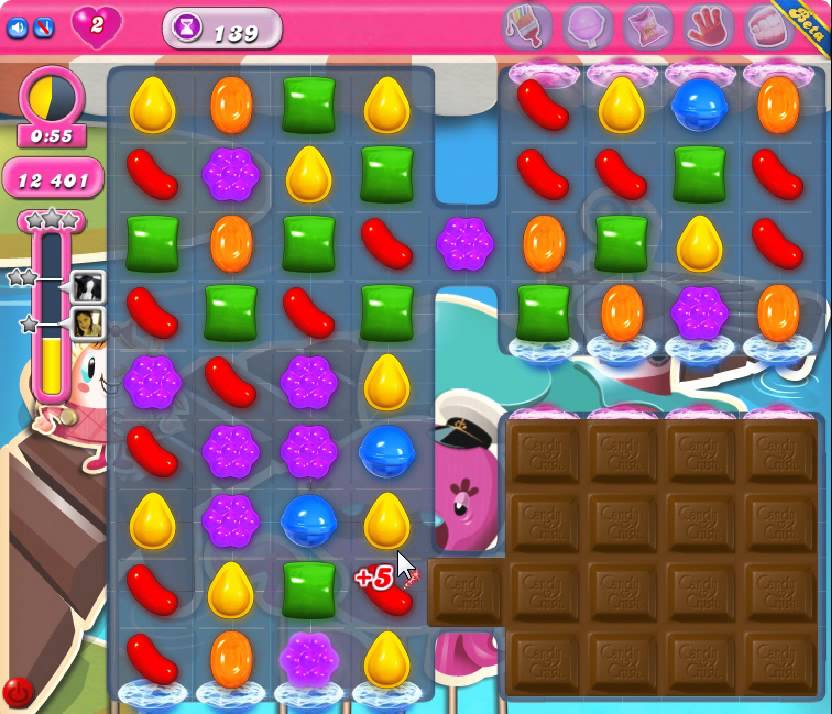Select the blue candy in the top row

pos(699,105)
